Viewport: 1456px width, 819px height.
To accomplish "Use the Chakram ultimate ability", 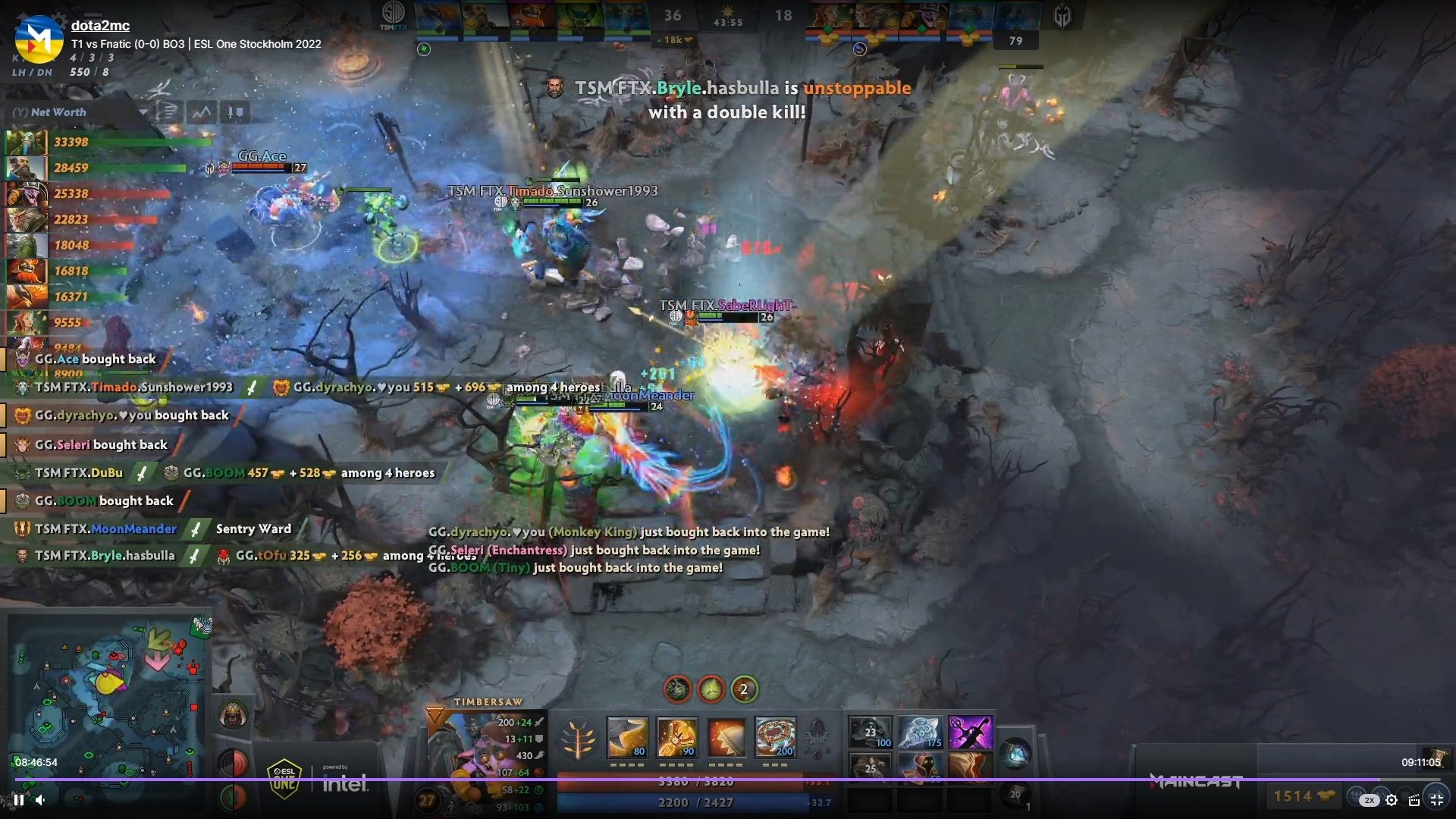I will [775, 737].
